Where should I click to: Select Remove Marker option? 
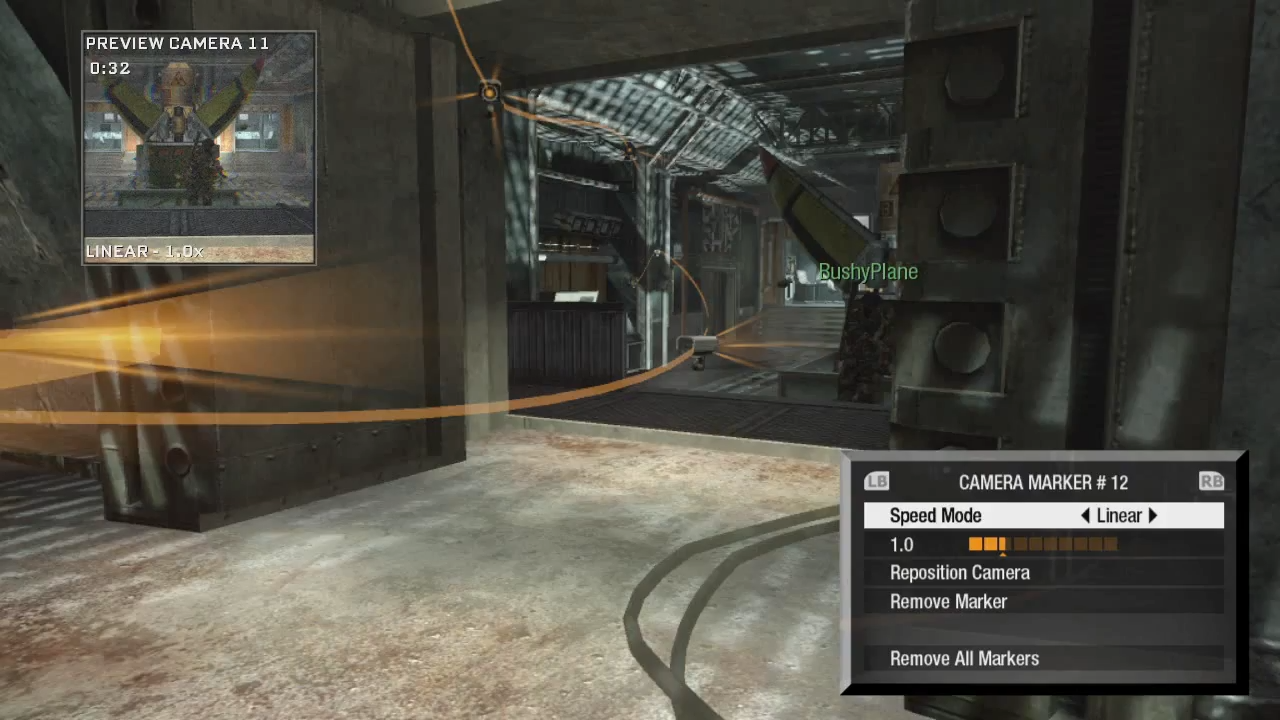949,602
